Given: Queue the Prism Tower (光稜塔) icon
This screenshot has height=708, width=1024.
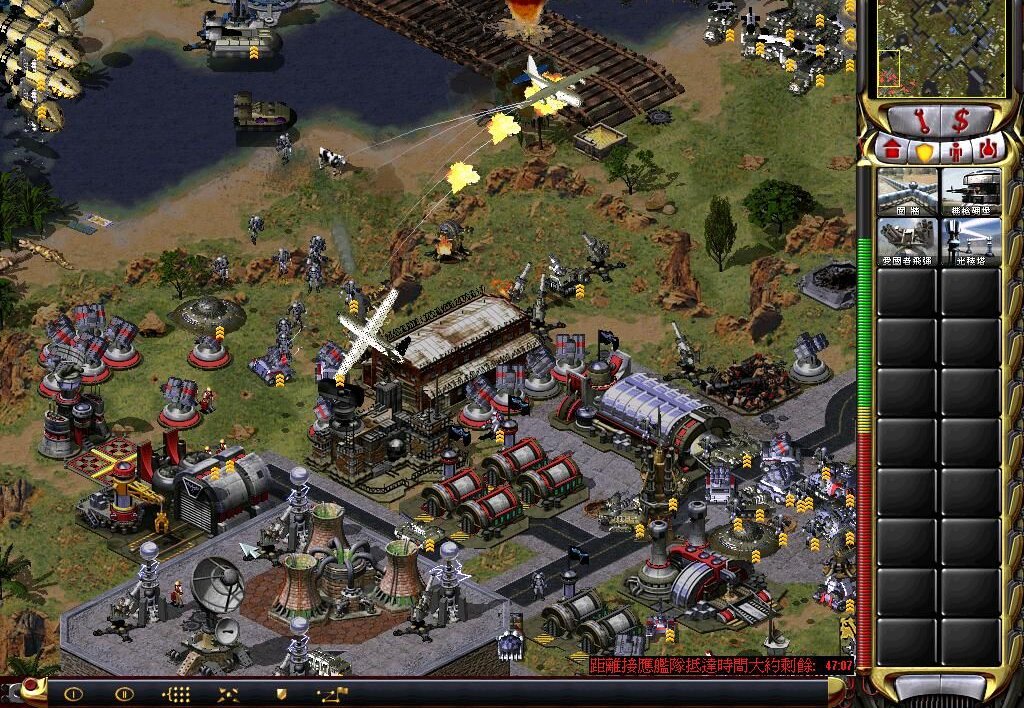Looking at the screenshot, I should (970, 242).
